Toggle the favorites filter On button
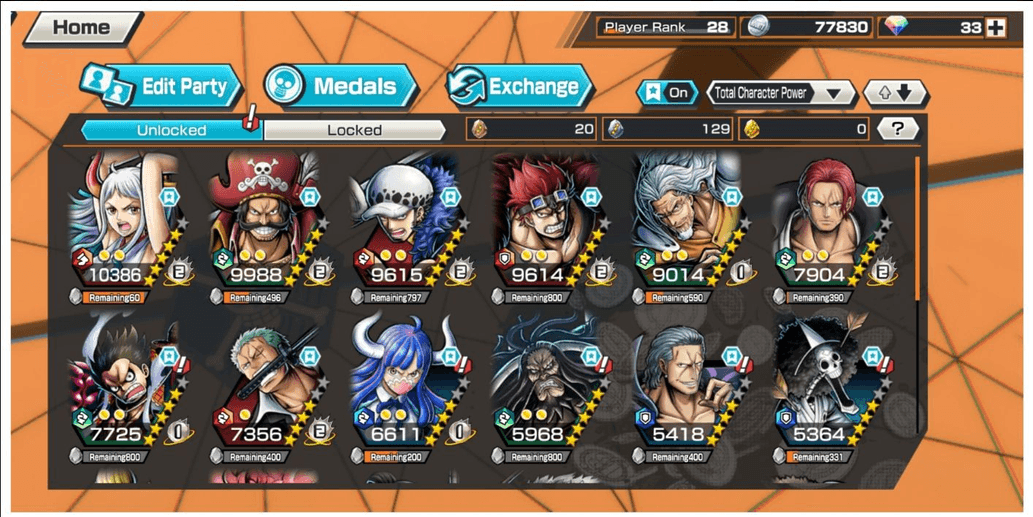This screenshot has height=517, width=1033. [668, 93]
